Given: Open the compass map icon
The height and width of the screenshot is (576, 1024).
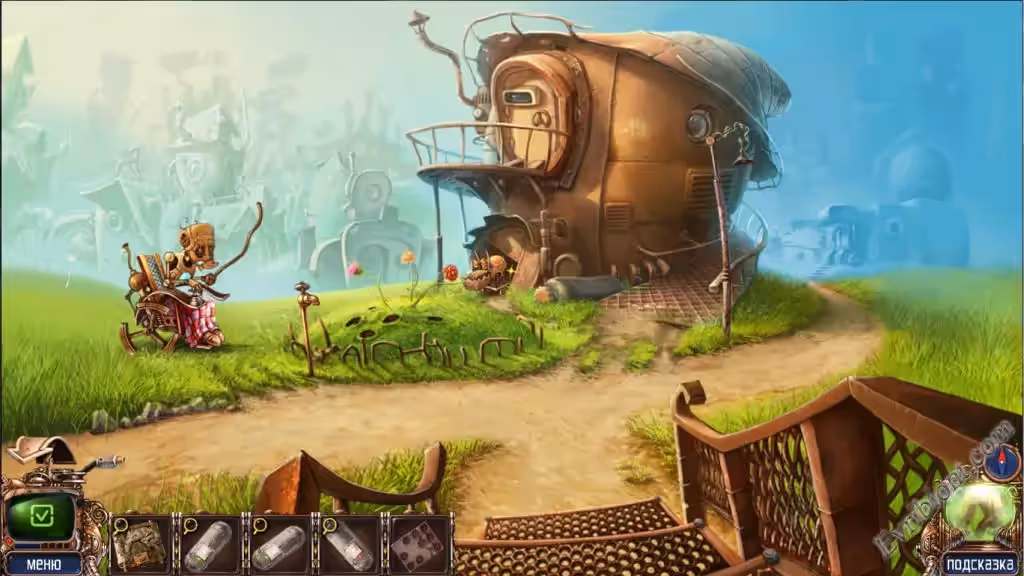Looking at the screenshot, I should click(1001, 464).
